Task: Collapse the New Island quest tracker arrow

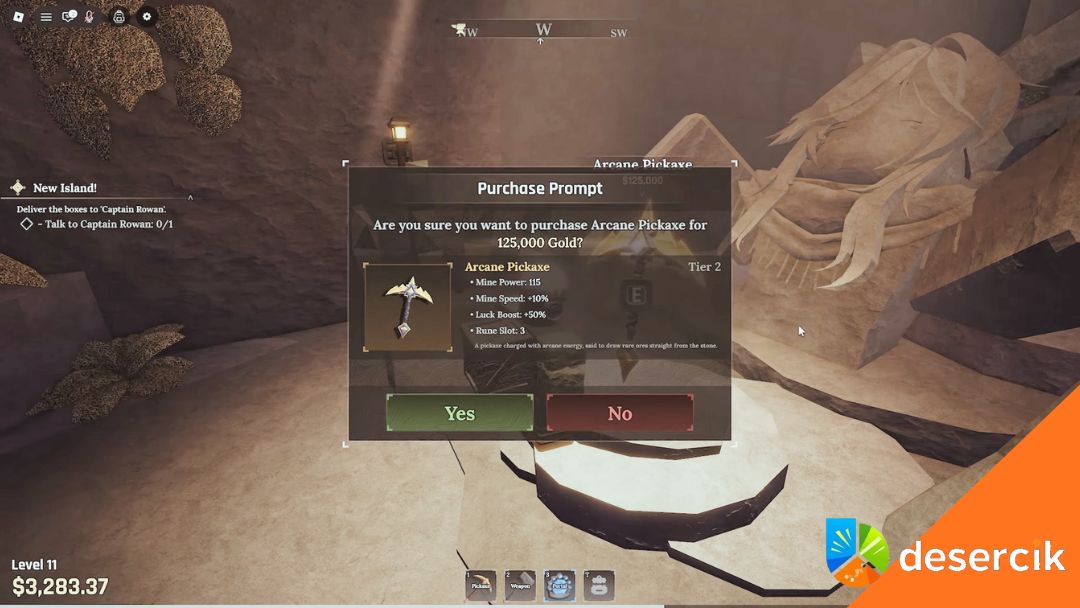Action: (190, 198)
